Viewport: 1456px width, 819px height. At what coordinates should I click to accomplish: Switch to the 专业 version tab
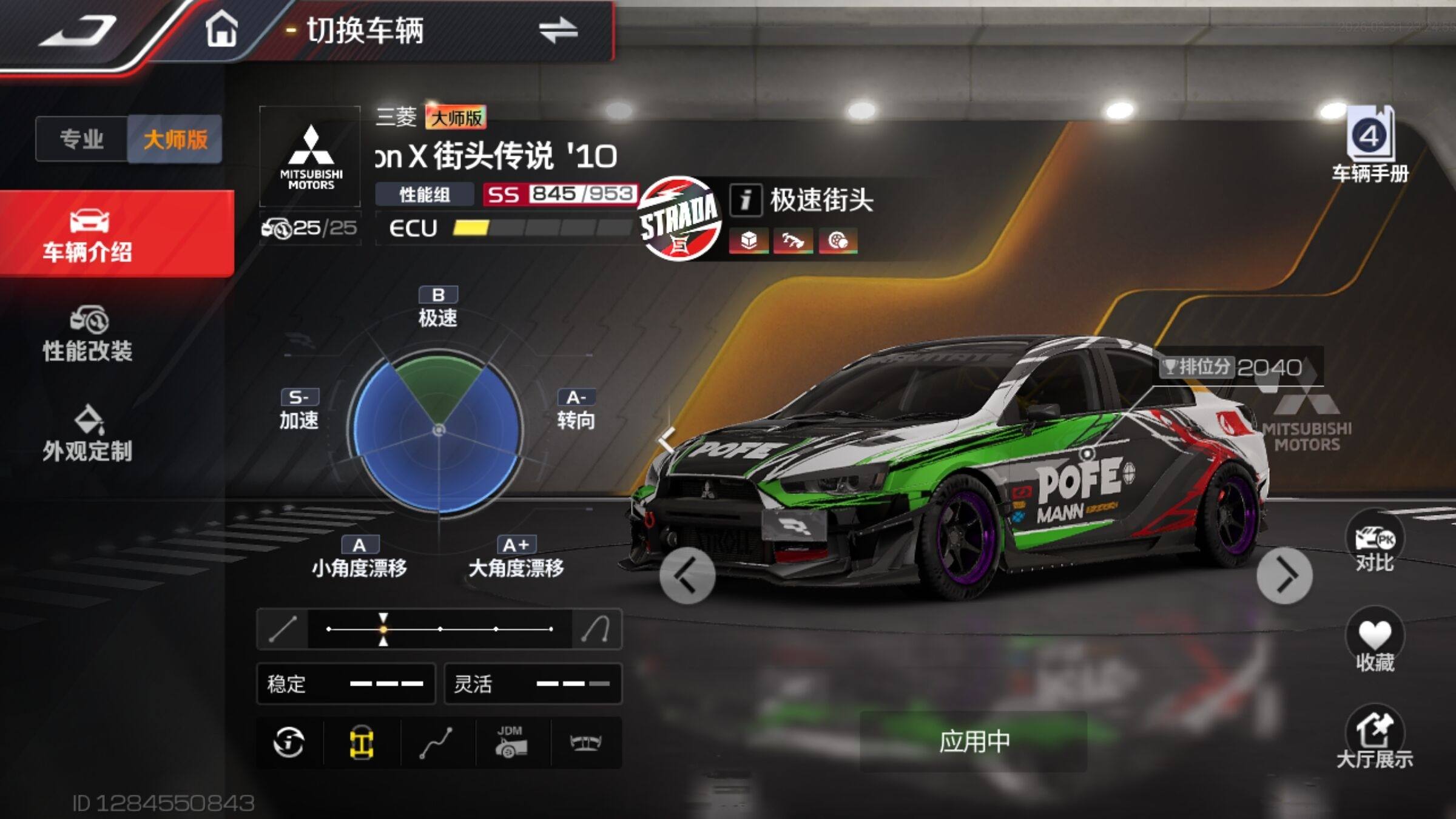tap(82, 139)
